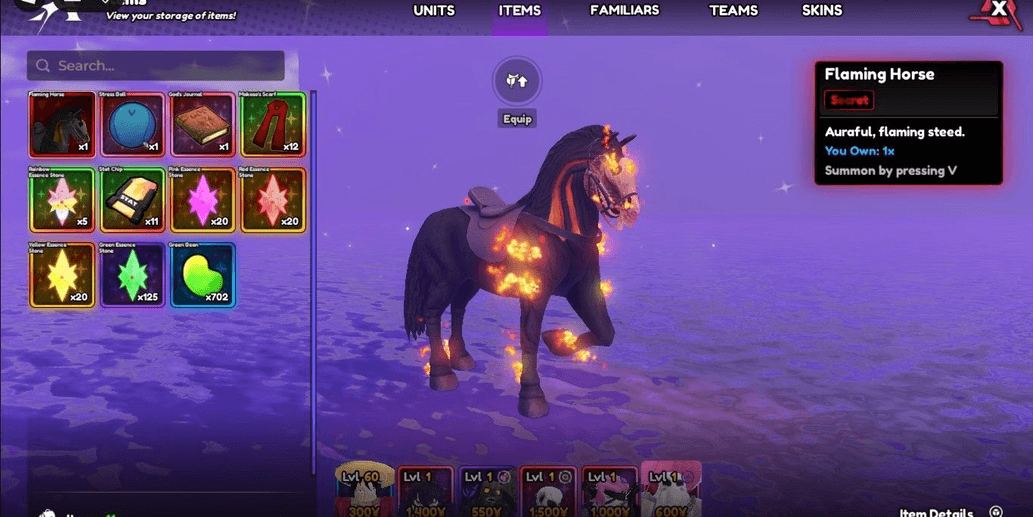
Task: Choose the Stat Chip item
Action: click(132, 200)
